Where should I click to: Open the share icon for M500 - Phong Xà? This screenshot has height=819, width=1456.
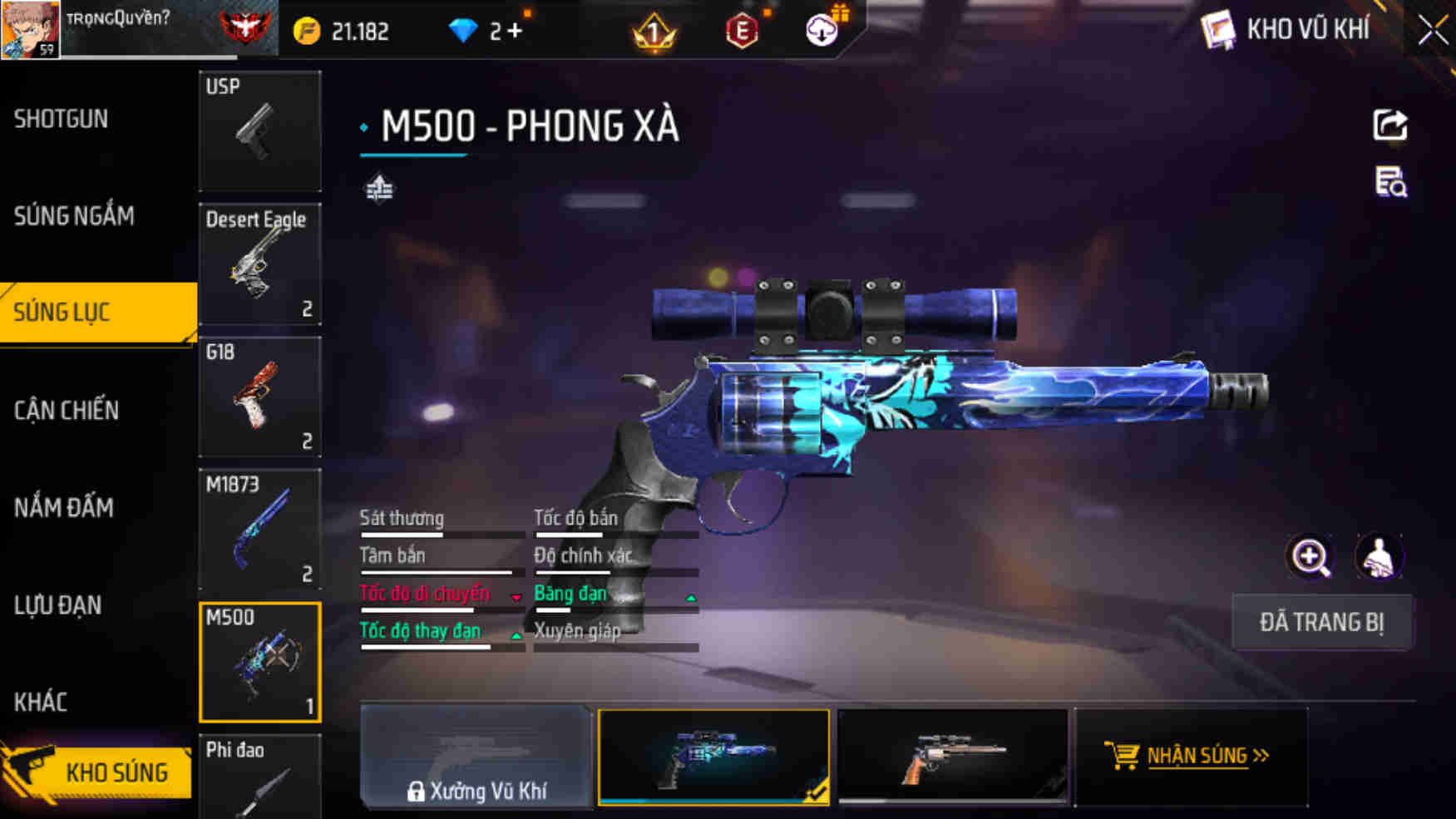click(x=1389, y=125)
